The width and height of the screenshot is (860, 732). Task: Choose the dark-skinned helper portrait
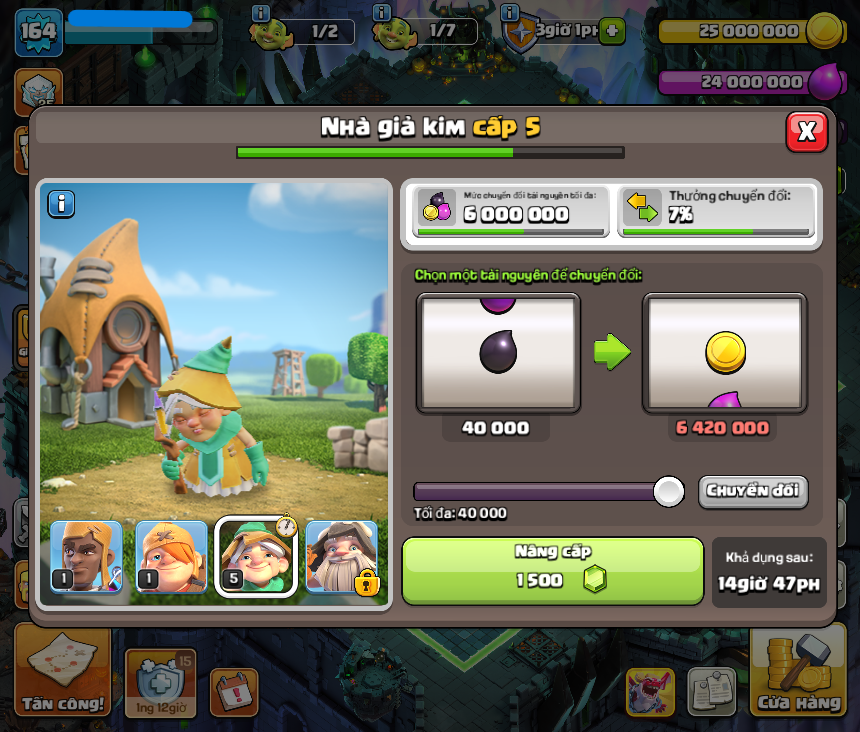[86, 556]
